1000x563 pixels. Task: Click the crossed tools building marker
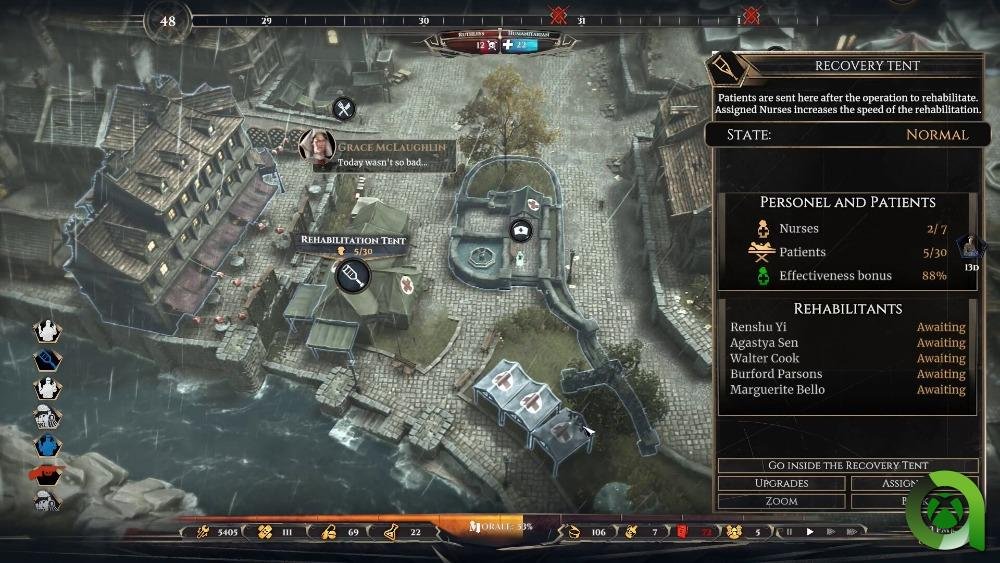click(x=344, y=109)
